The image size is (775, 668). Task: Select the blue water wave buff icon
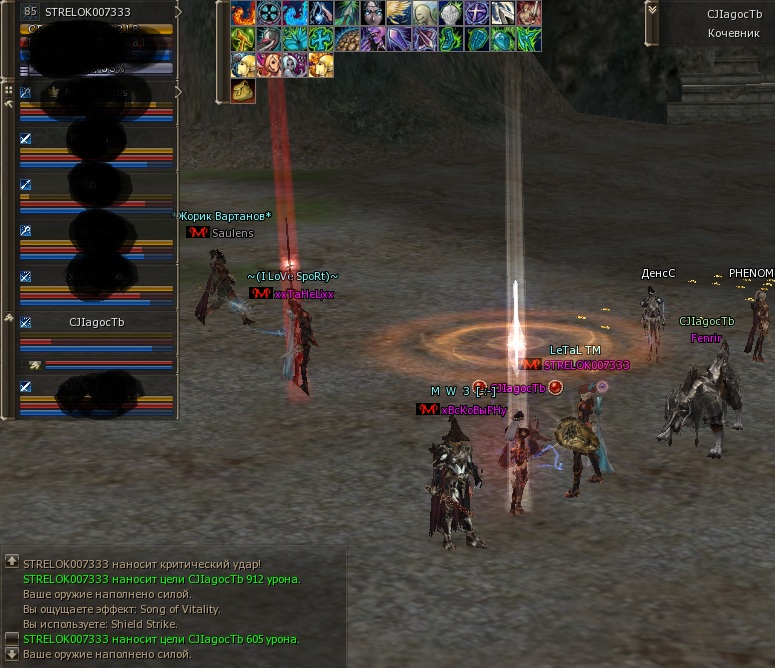[x=296, y=13]
